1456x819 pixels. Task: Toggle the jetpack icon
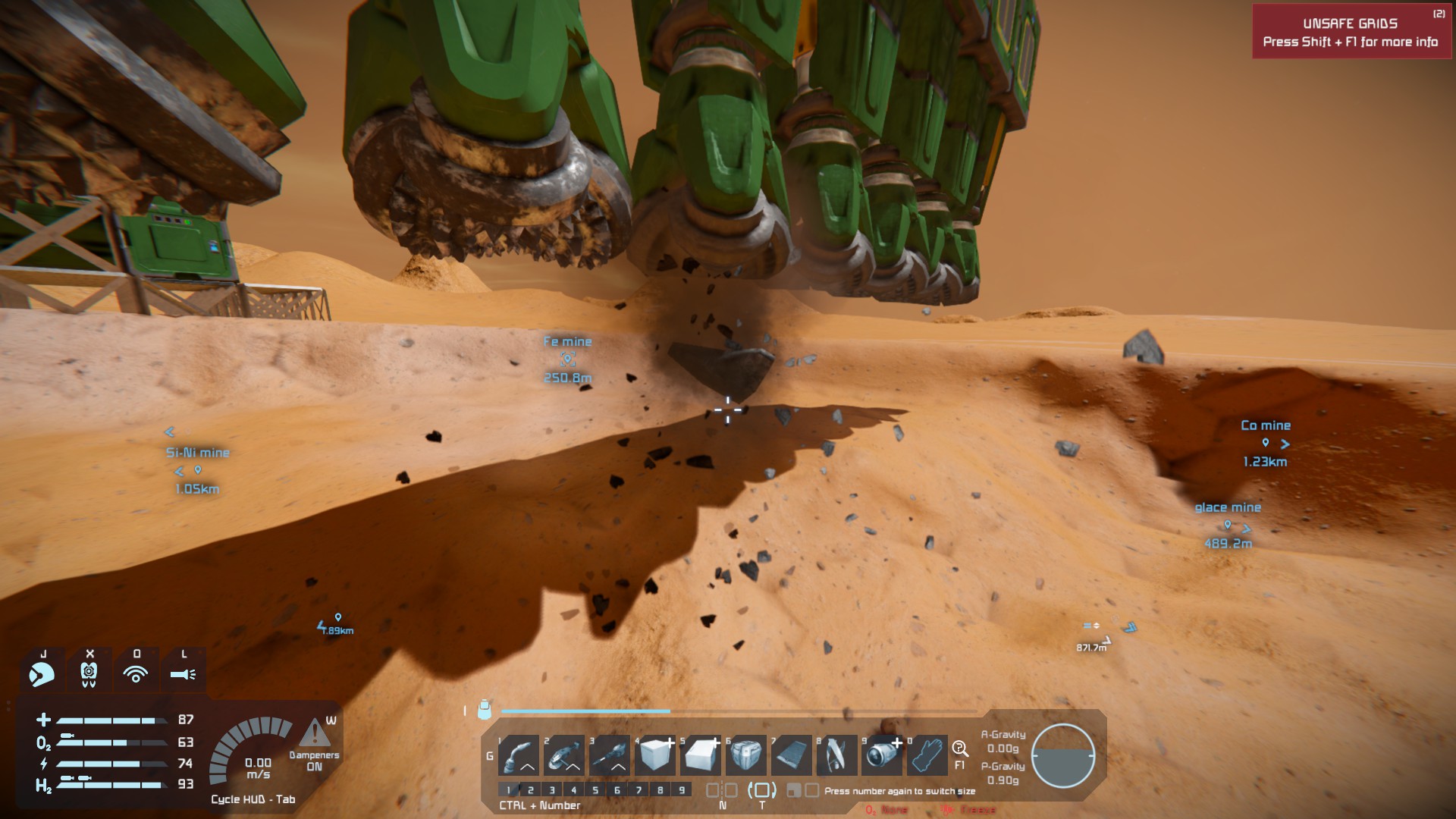[89, 673]
